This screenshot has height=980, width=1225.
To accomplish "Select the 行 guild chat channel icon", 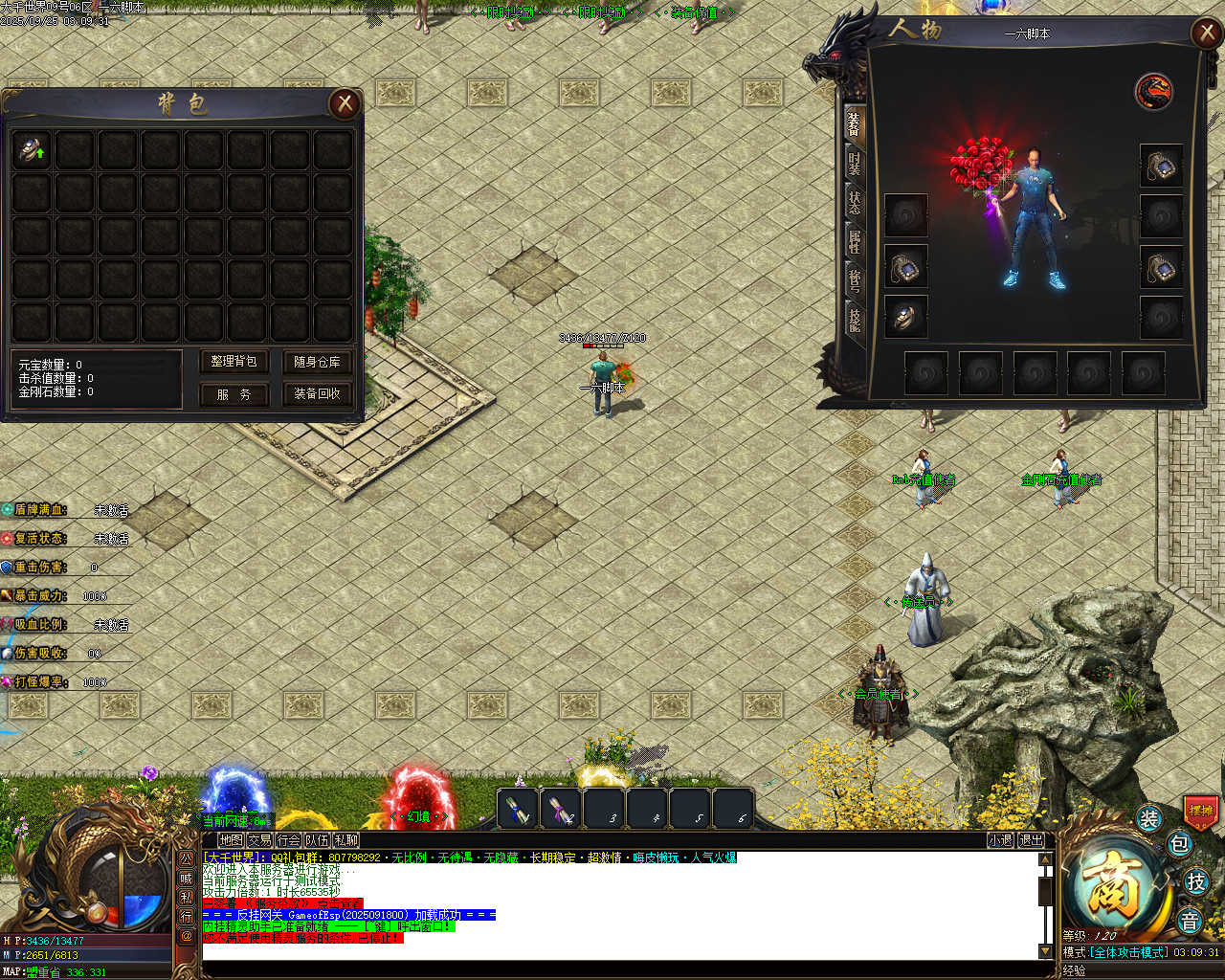I will click(187, 917).
